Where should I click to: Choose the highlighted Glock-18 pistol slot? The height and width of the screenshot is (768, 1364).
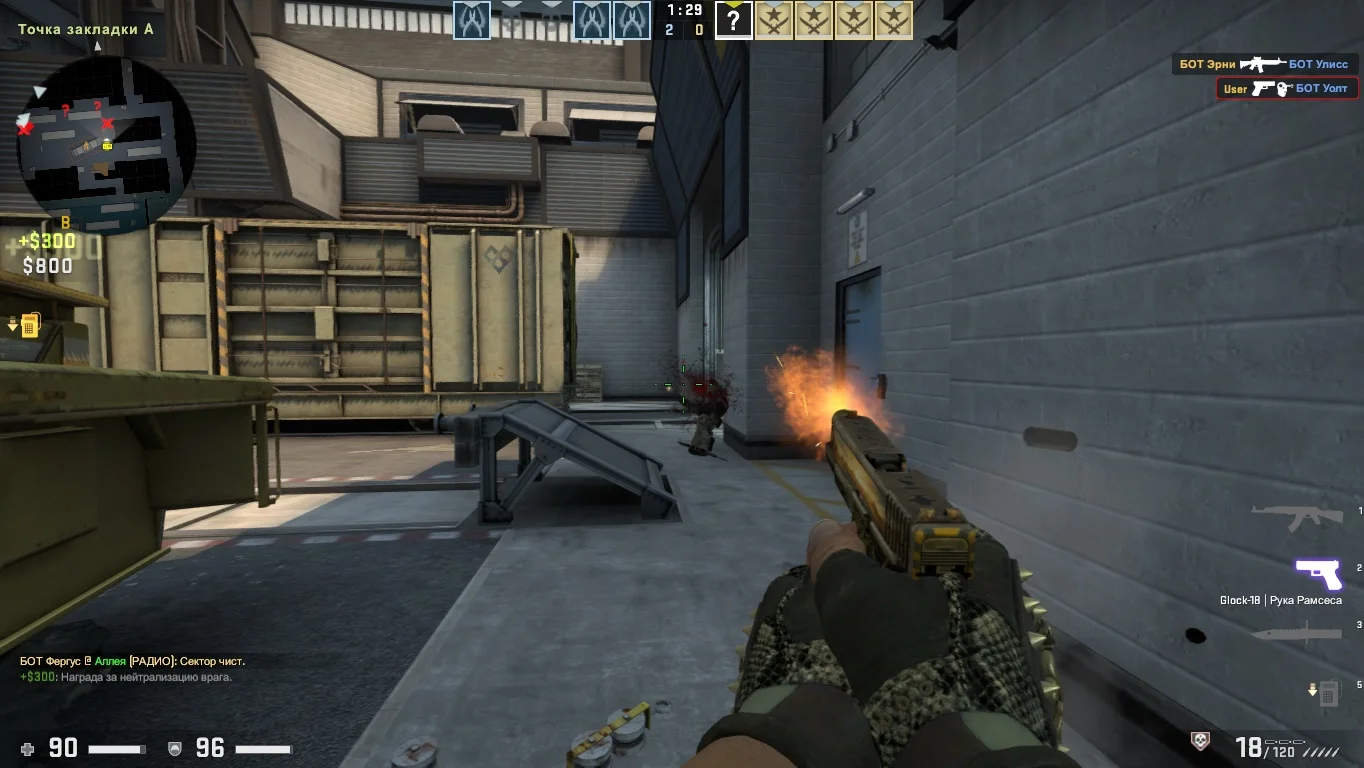point(1318,574)
